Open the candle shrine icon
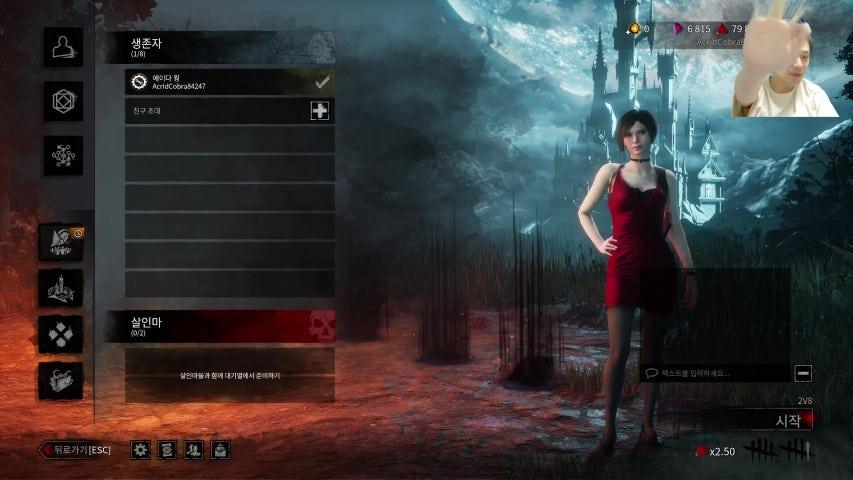The height and width of the screenshot is (480, 853). pos(61,288)
